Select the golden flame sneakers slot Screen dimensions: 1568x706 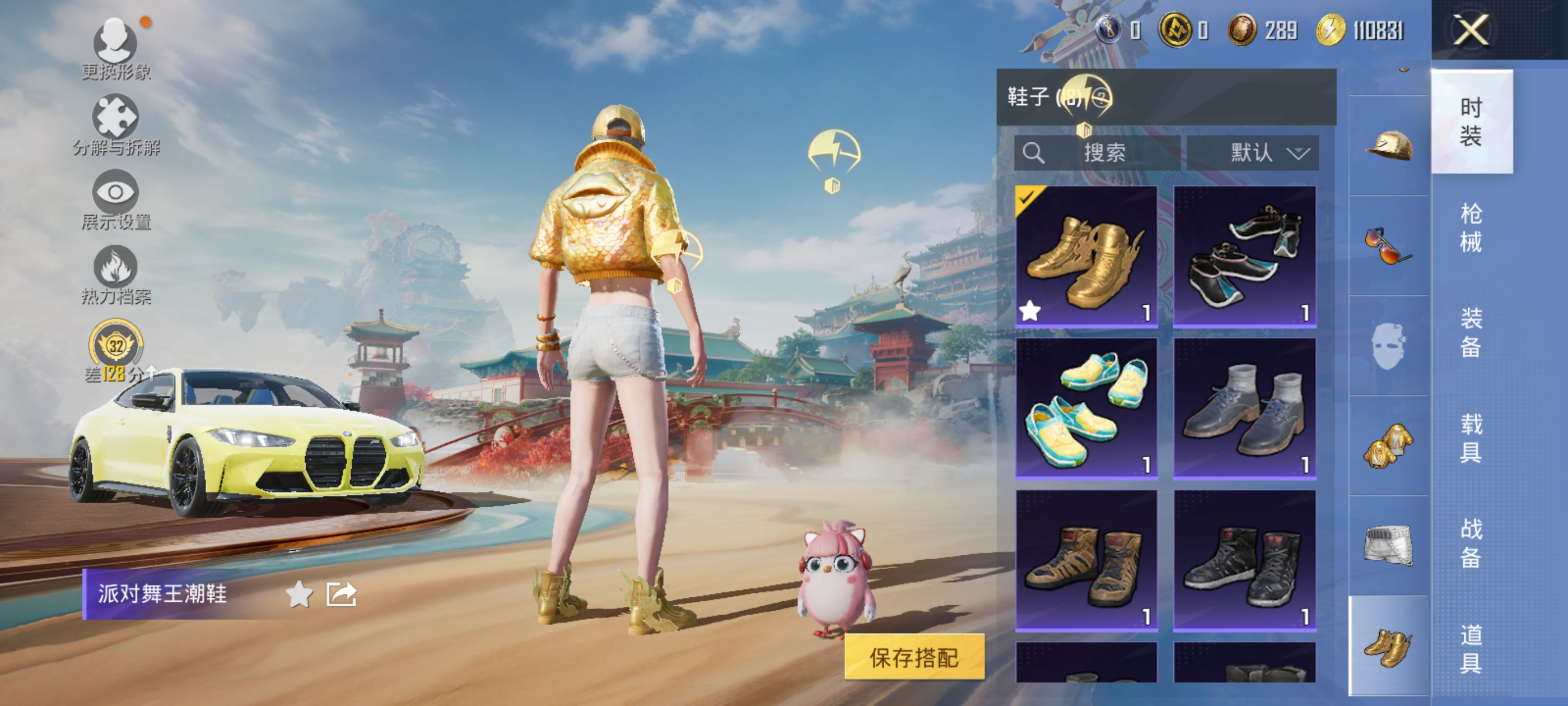point(1086,257)
